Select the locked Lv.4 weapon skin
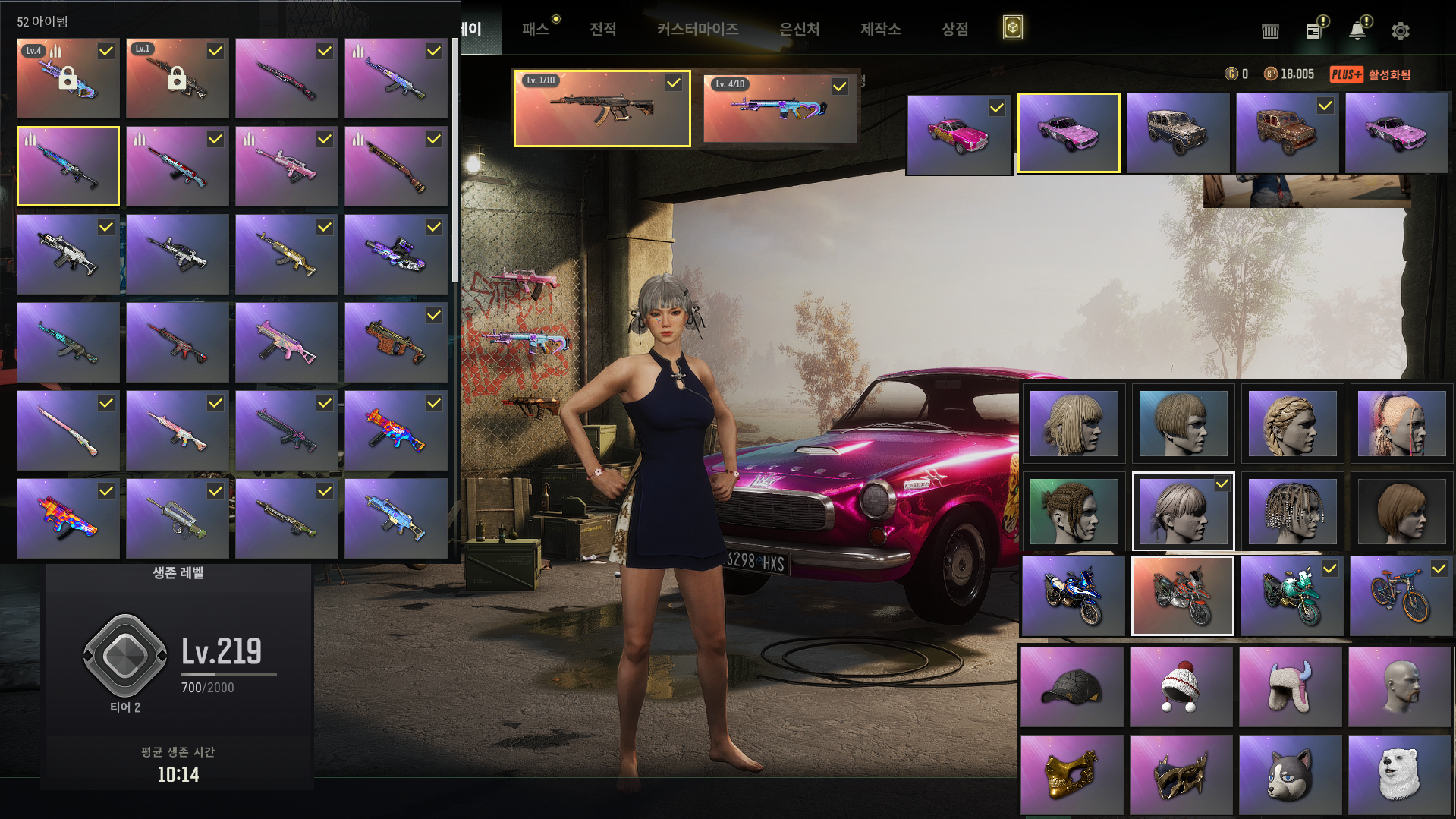1456x819 pixels. click(x=68, y=78)
